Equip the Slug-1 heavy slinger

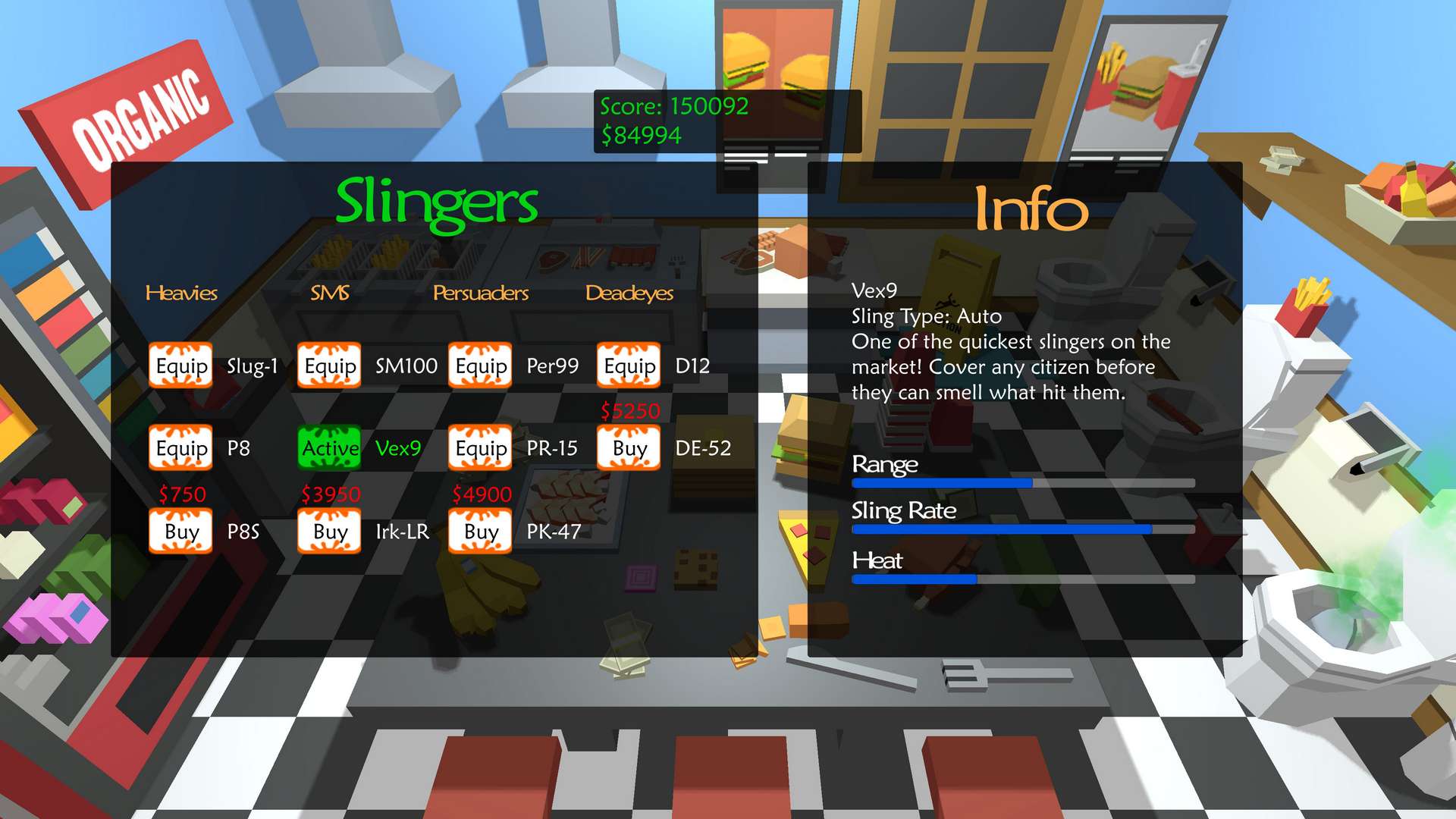[180, 366]
